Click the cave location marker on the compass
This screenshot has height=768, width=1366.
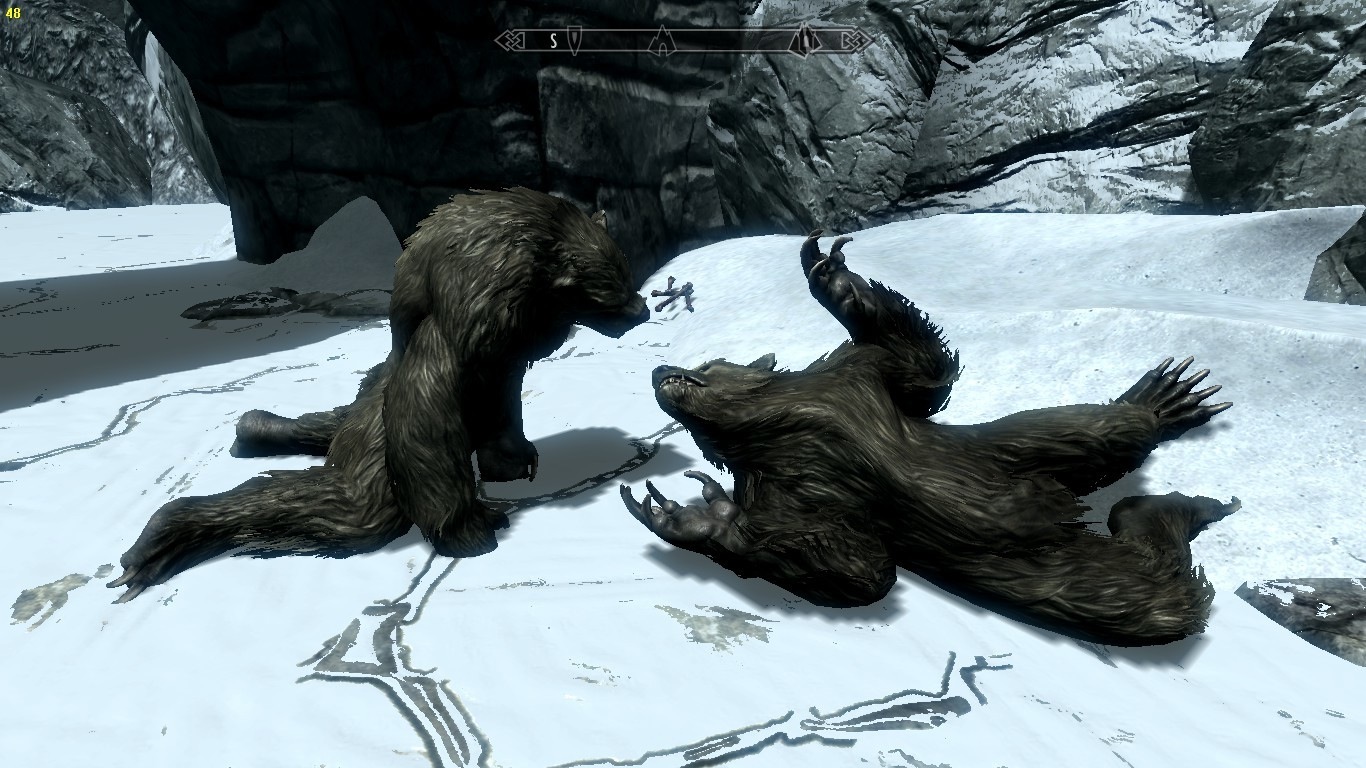pyautogui.click(x=660, y=41)
